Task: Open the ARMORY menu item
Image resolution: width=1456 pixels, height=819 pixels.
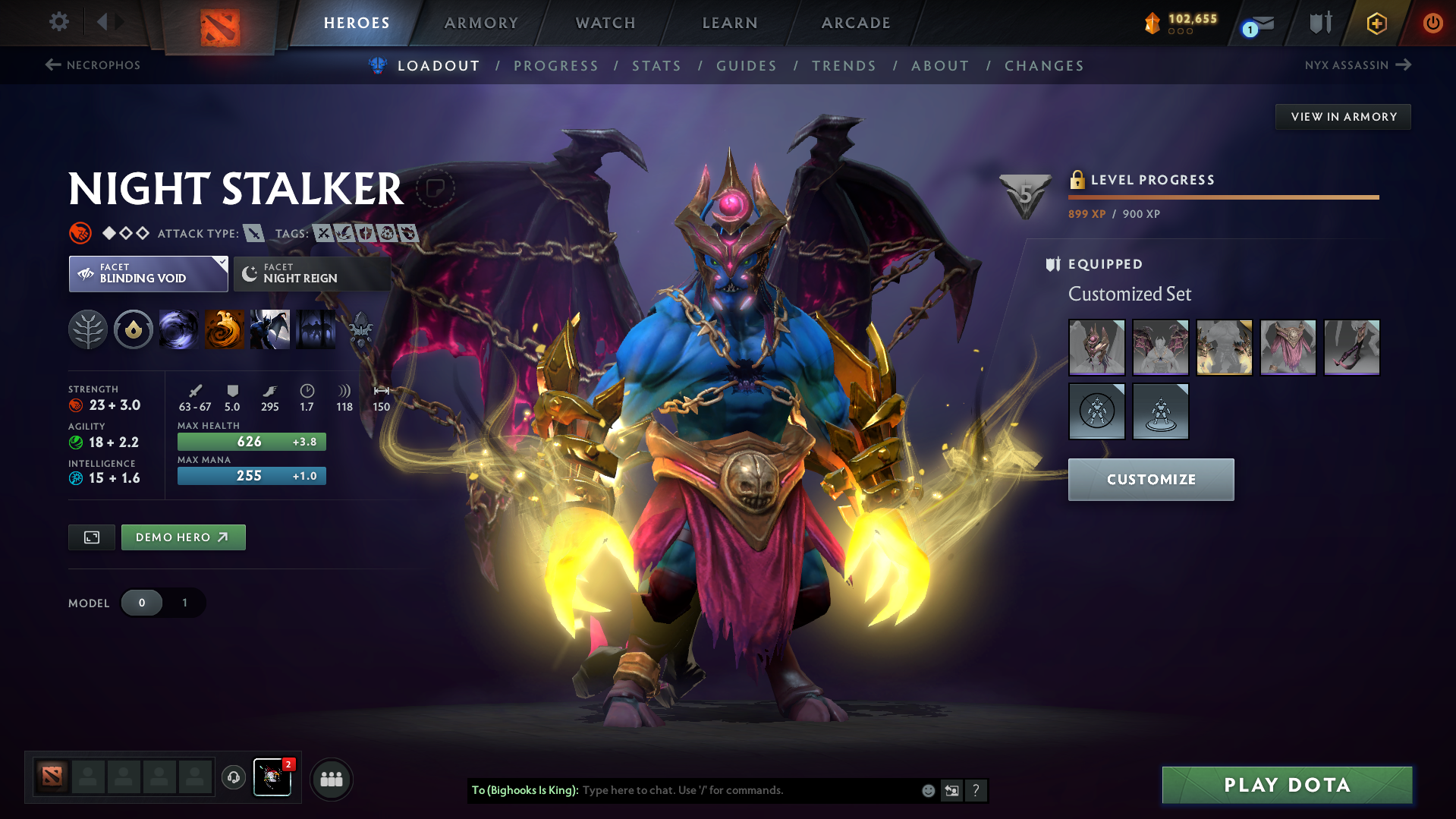Action: tap(481, 23)
